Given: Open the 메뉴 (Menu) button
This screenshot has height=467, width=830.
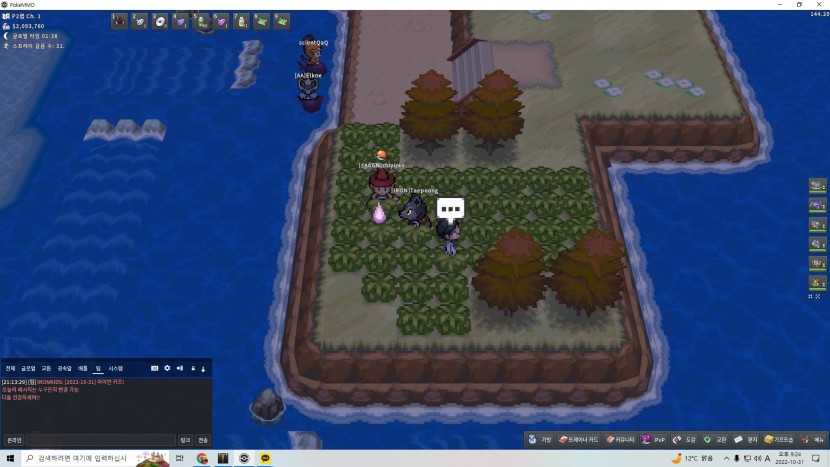Looking at the screenshot, I should [x=814, y=439].
